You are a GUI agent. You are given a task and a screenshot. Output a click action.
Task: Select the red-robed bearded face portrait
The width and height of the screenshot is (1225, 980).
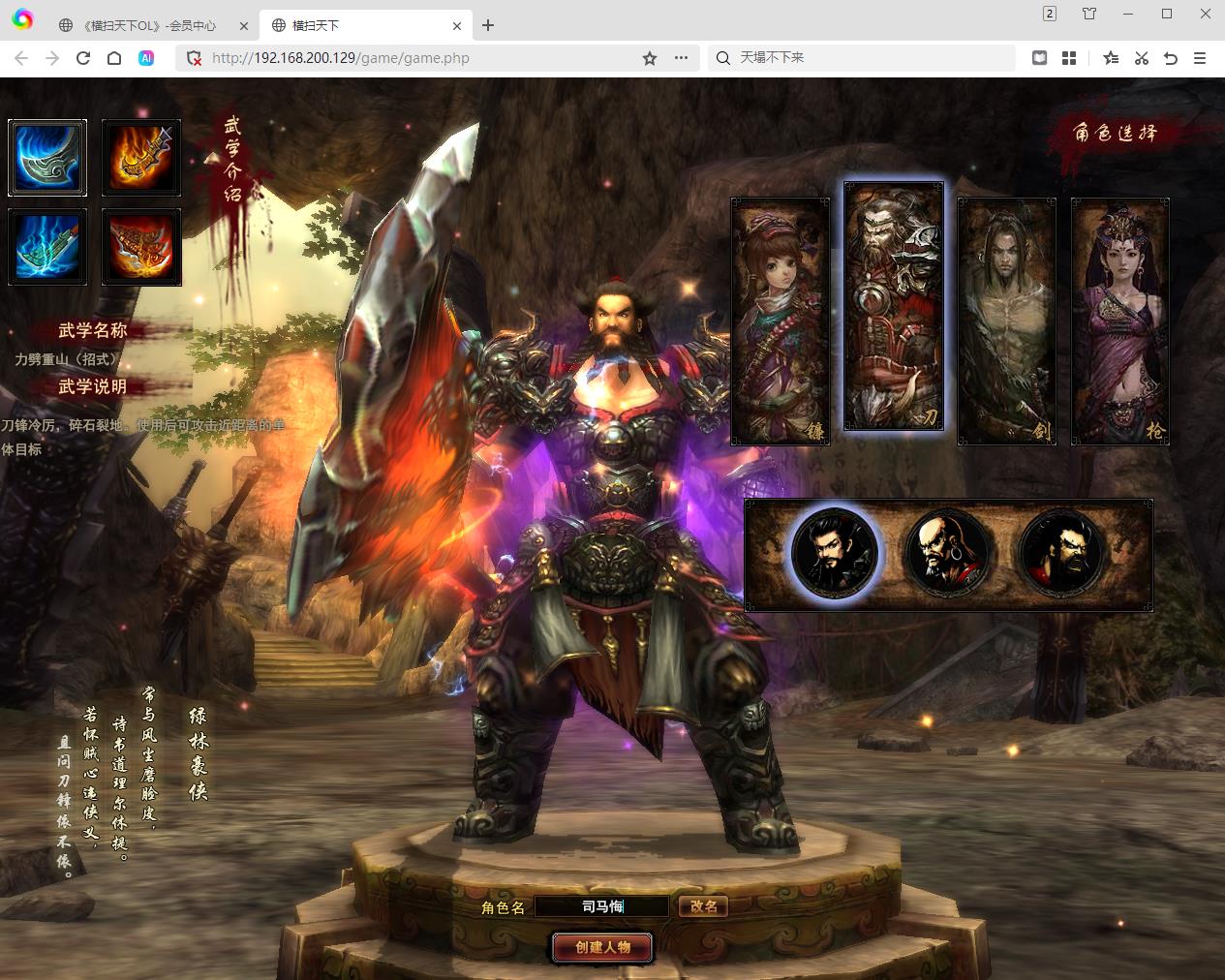pyautogui.click(x=1060, y=554)
